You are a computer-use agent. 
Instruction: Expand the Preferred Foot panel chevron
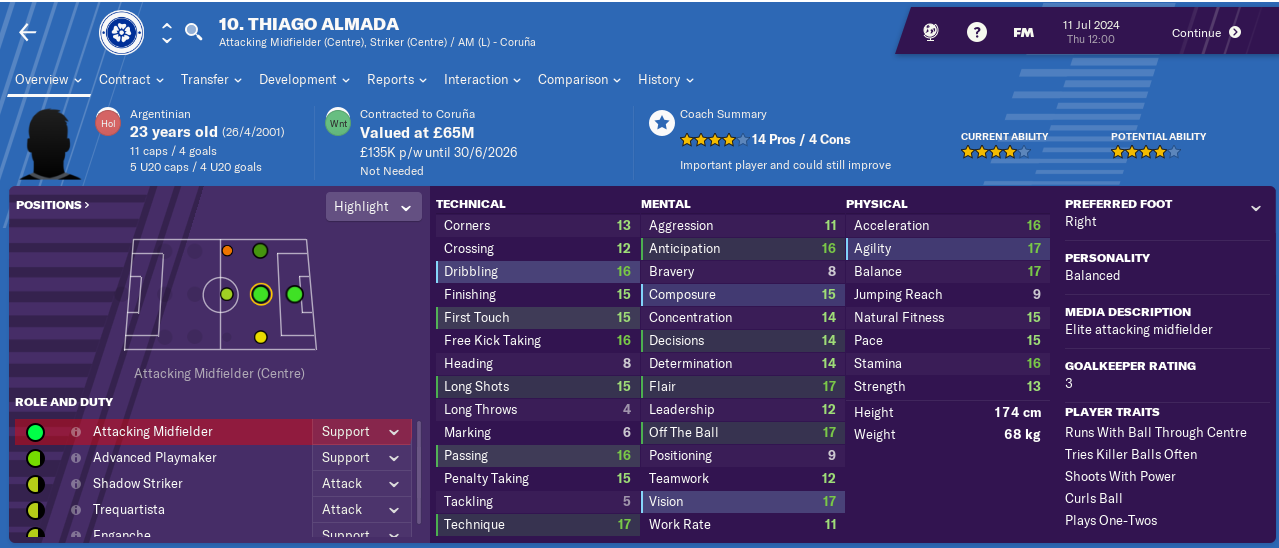(x=1255, y=208)
